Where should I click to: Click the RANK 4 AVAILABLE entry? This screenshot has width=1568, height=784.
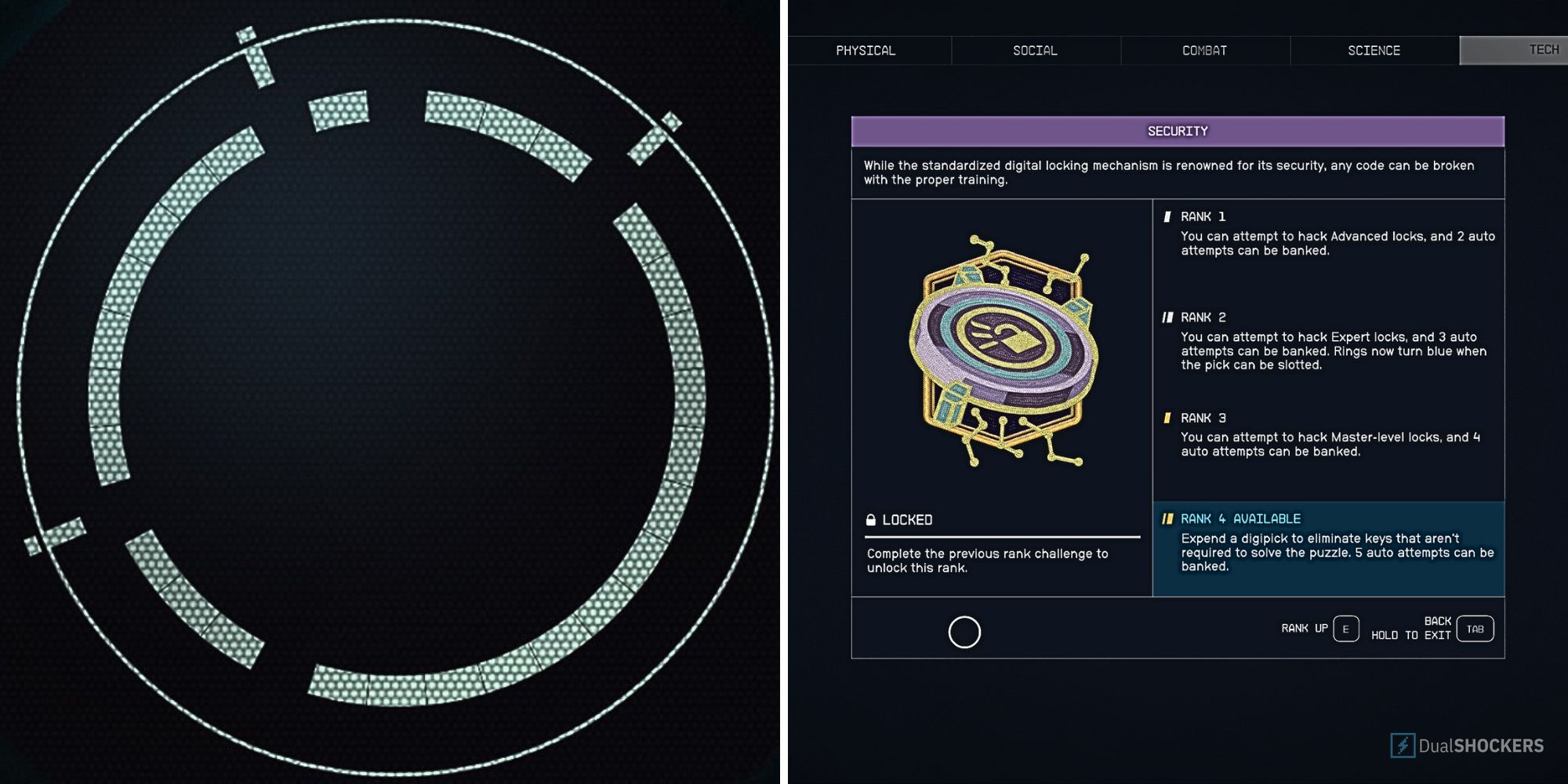pyautogui.click(x=1241, y=518)
